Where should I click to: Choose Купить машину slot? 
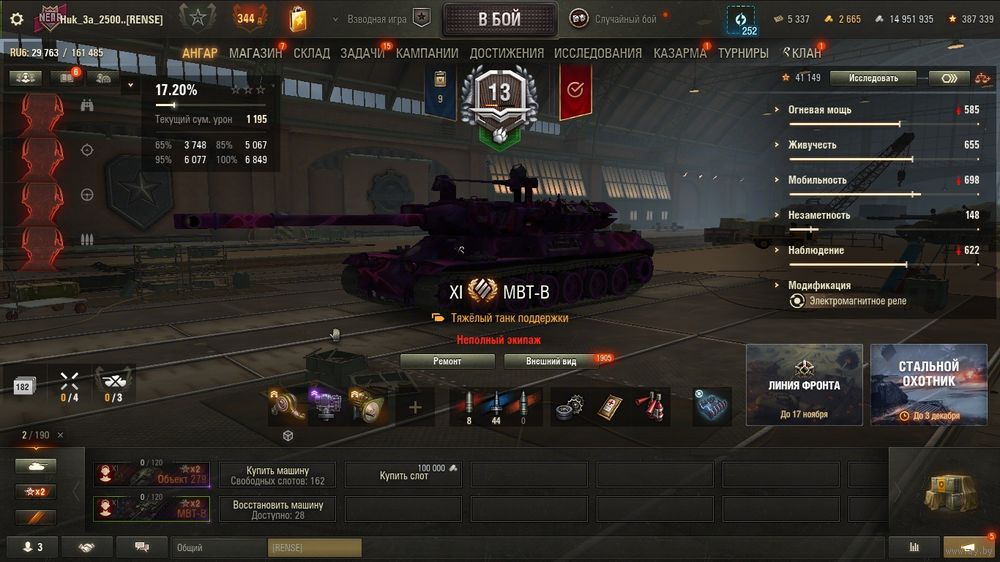[x=277, y=475]
